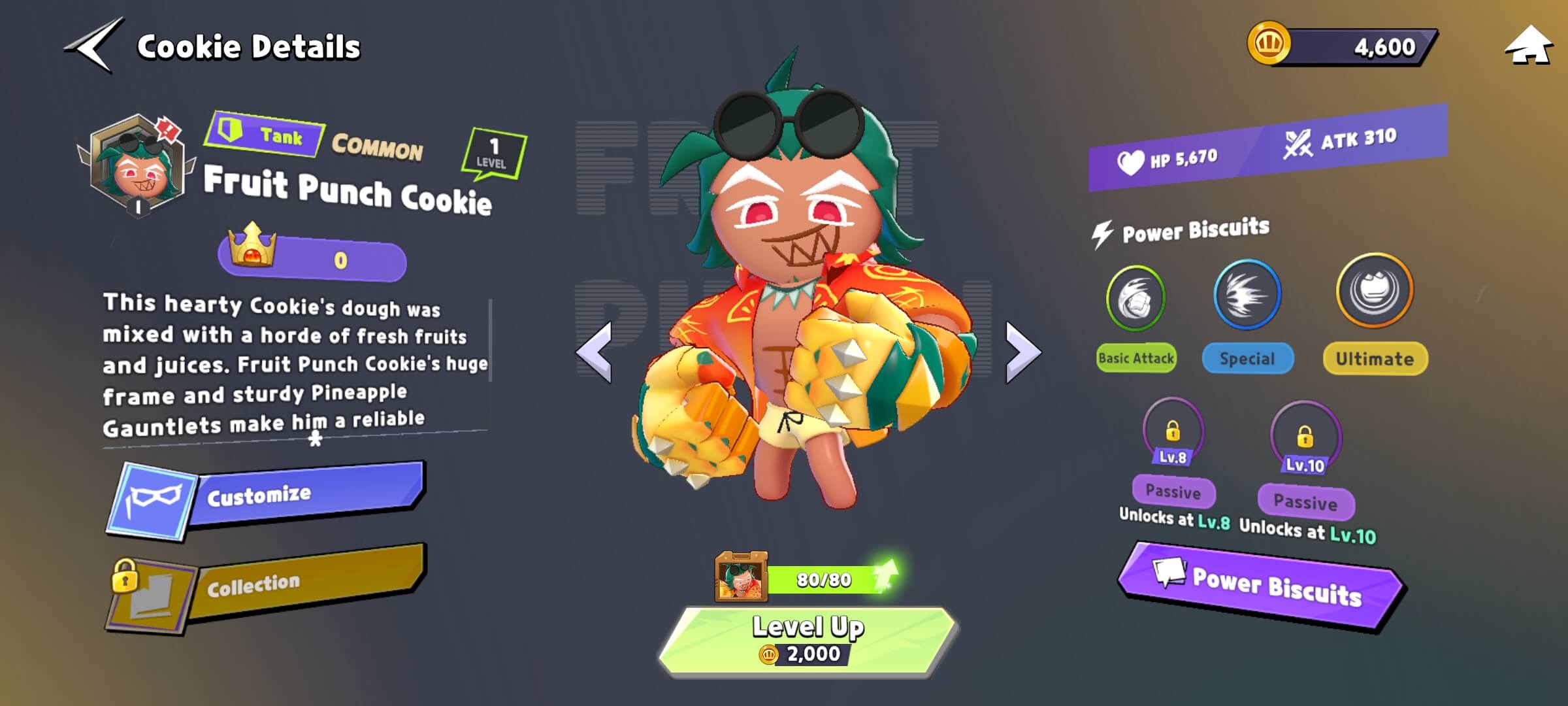
Task: Tap the locked Lv.8 Passive slot
Action: coord(1173,433)
